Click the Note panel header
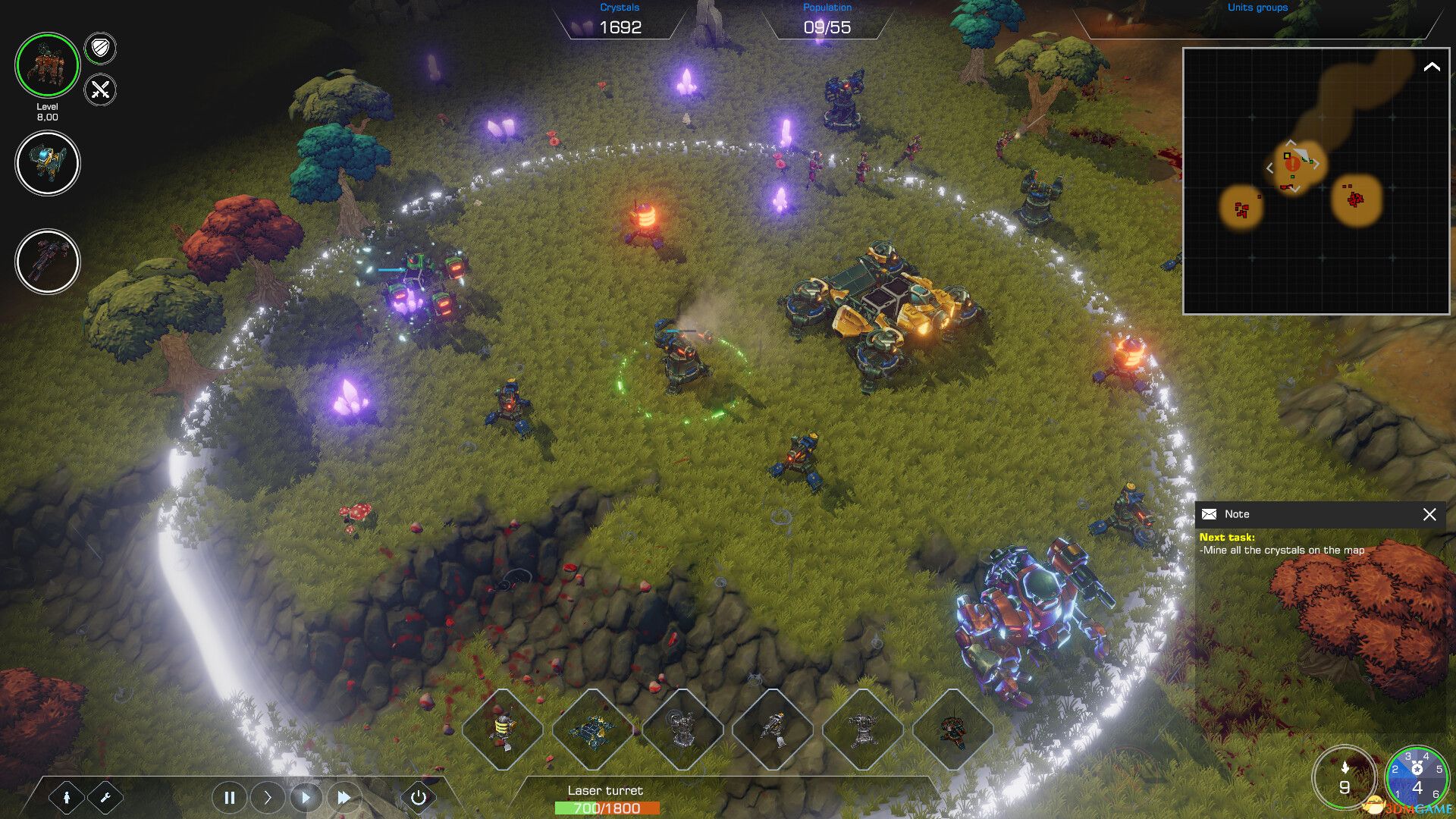 pos(1238,513)
